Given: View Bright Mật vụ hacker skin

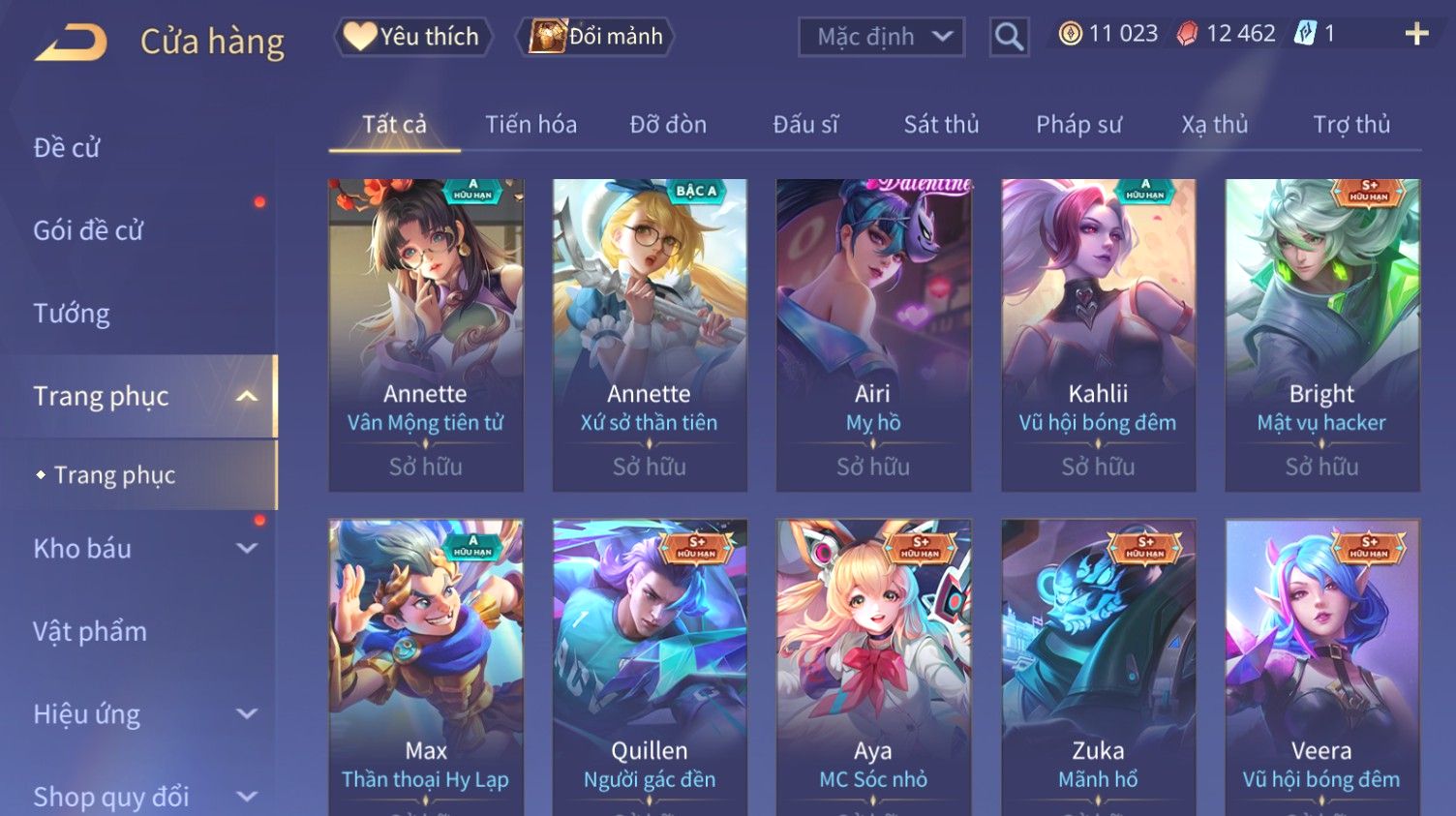Looking at the screenshot, I should pyautogui.click(x=1321, y=334).
